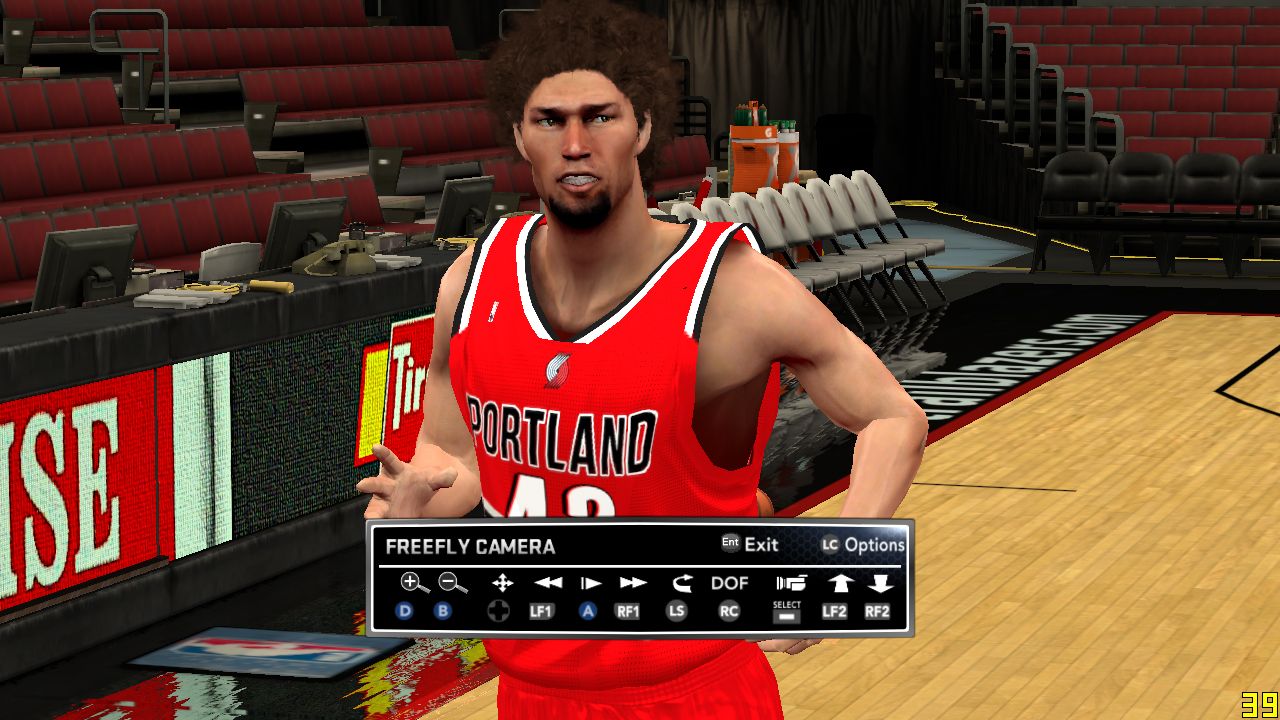The height and width of the screenshot is (720, 1280).
Task: Click the zoom-out magnifier icon
Action: pos(452,582)
